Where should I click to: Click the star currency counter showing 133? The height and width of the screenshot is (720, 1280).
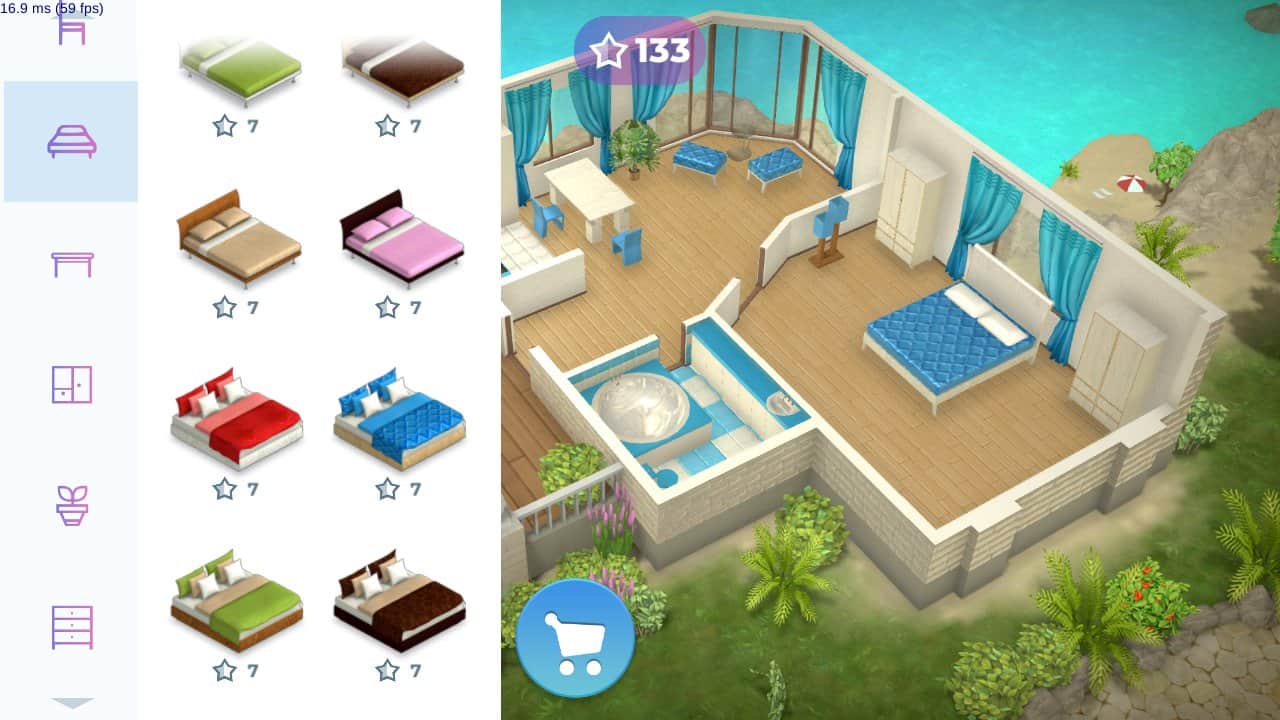[637, 47]
